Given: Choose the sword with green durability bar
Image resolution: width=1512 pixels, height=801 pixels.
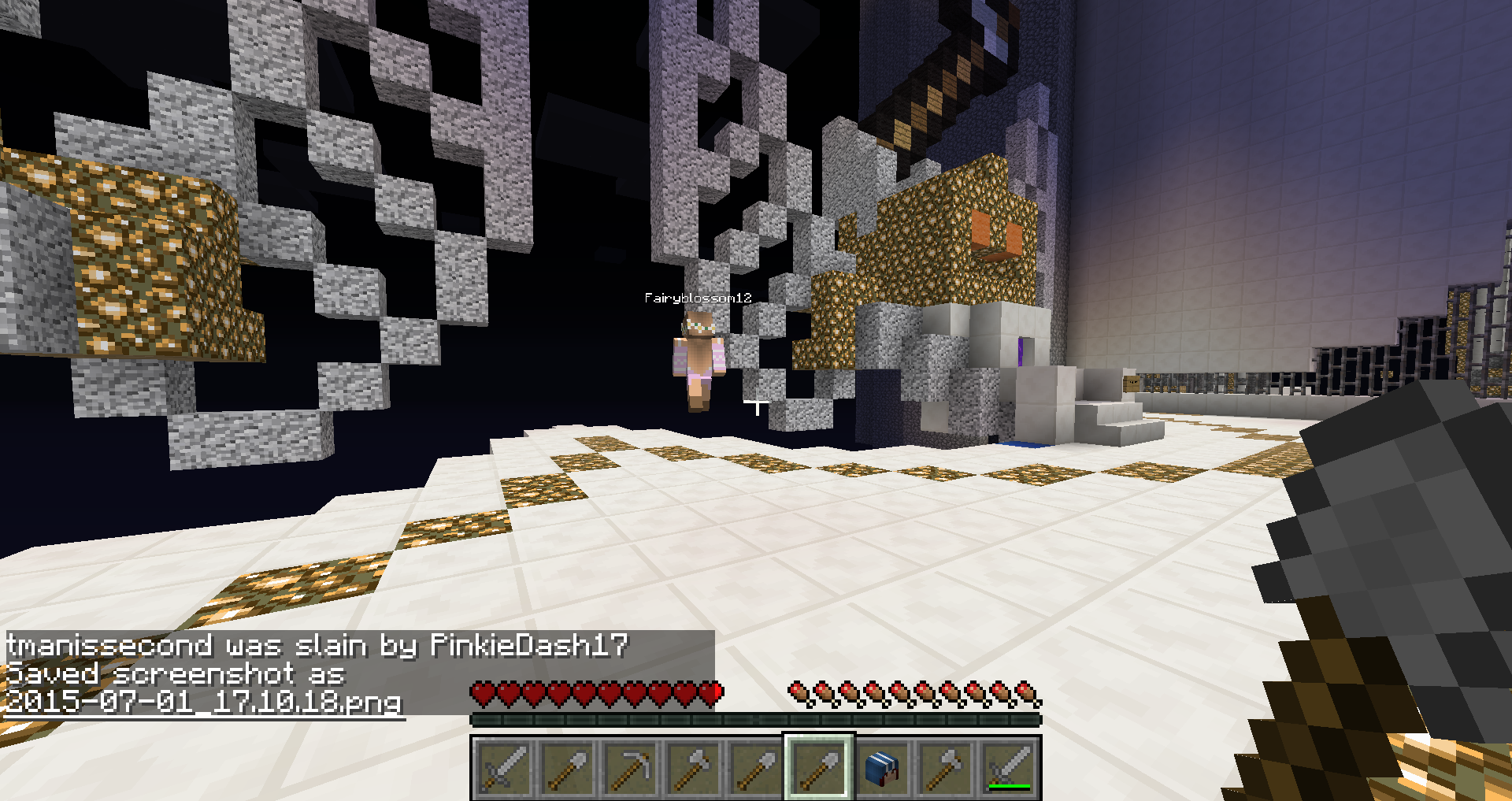Looking at the screenshot, I should click(x=1009, y=768).
